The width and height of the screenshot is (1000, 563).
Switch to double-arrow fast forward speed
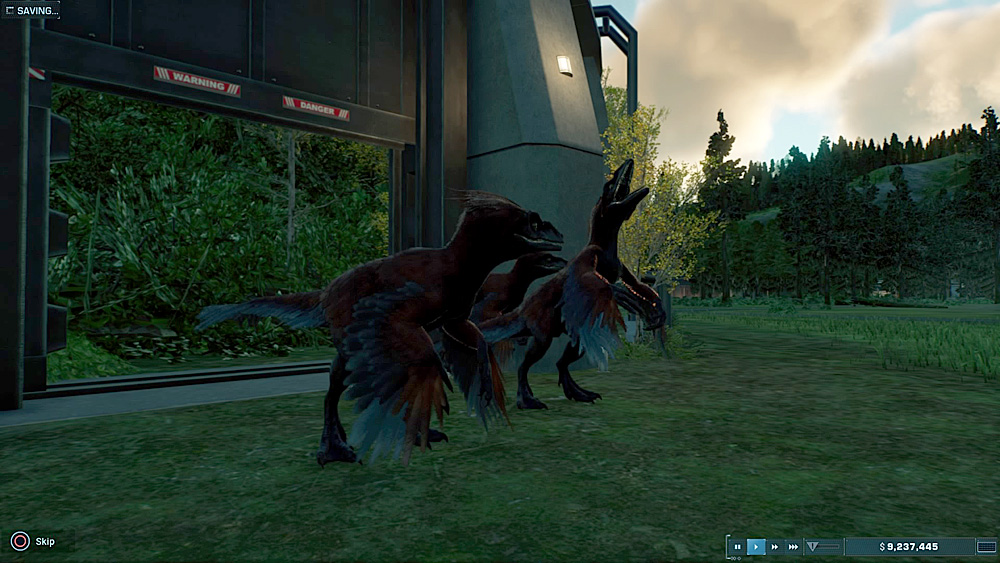tap(774, 547)
